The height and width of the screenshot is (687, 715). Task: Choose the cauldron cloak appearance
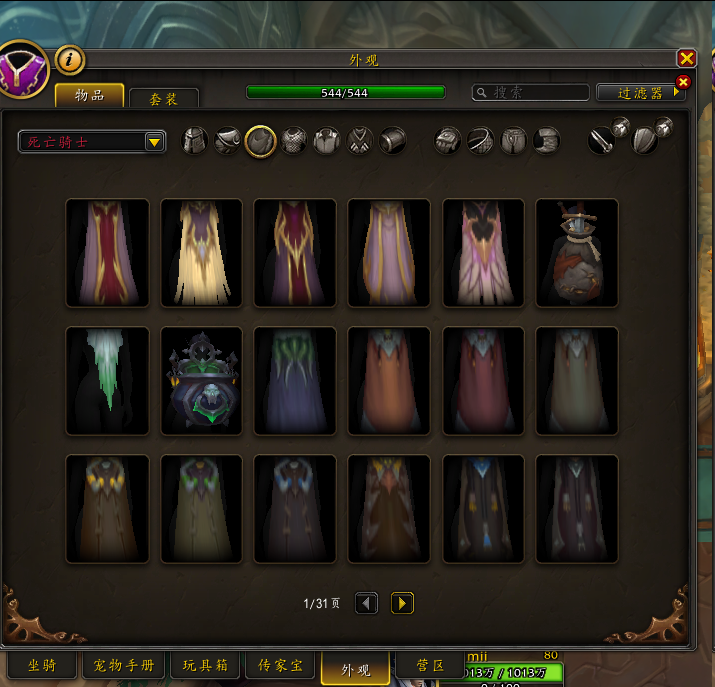pyautogui.click(x=201, y=381)
